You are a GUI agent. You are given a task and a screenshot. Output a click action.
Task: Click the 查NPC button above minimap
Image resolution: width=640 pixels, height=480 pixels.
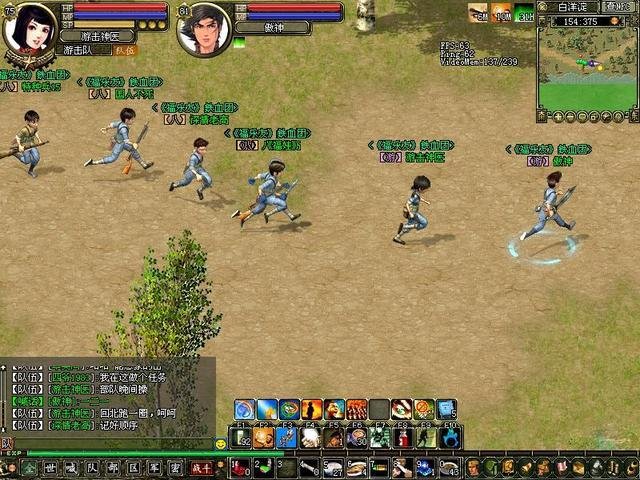pyautogui.click(x=617, y=6)
